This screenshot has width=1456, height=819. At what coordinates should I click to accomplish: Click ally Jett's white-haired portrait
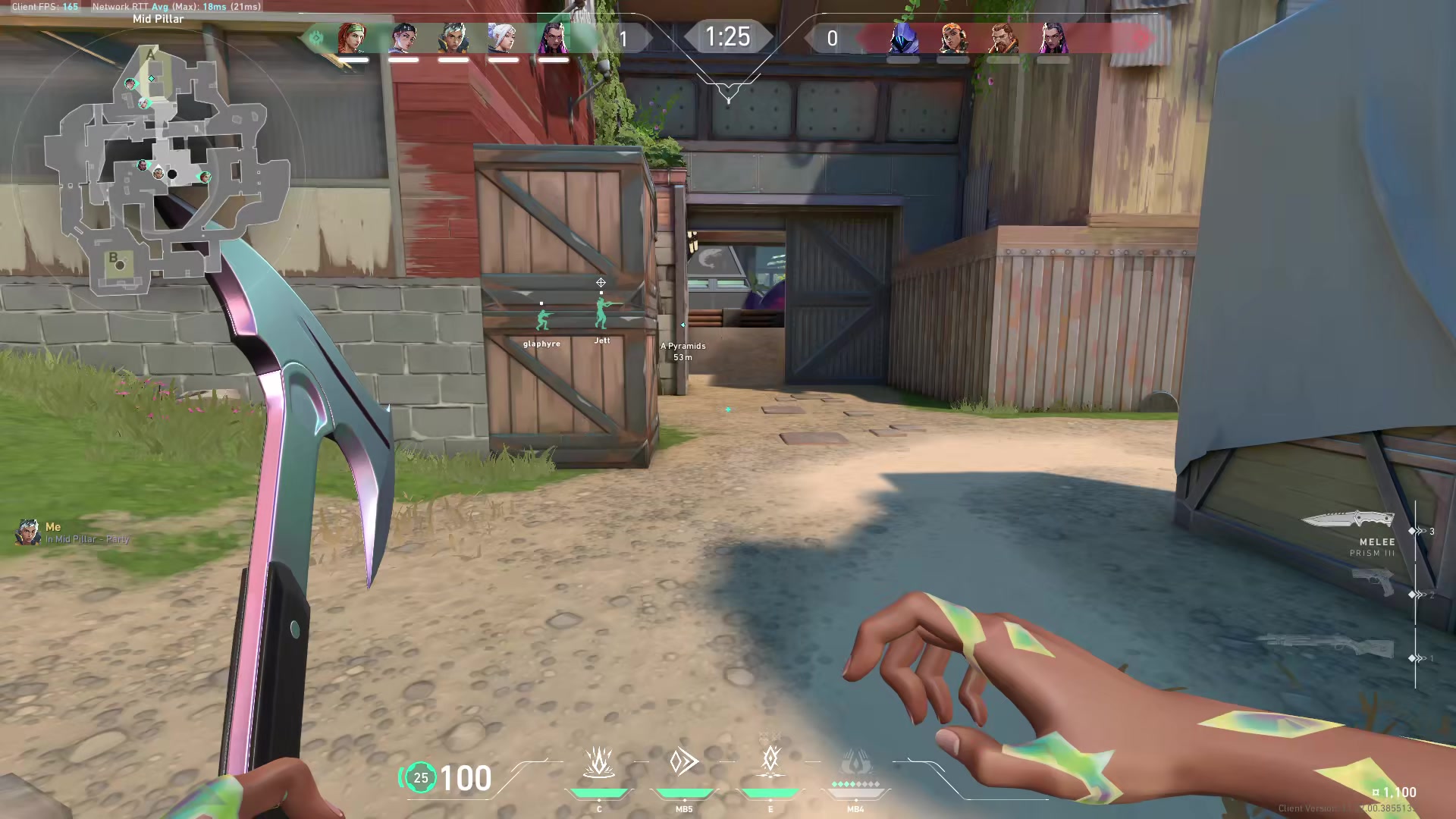(503, 38)
